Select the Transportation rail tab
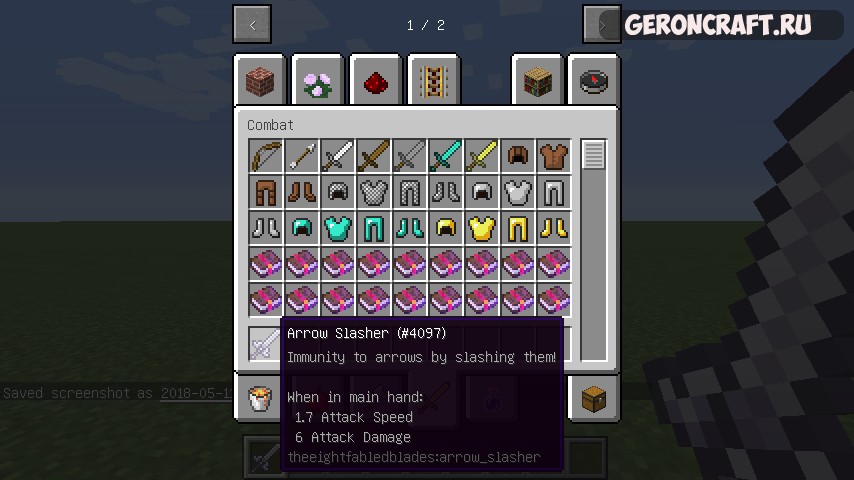Image resolution: width=854 pixels, height=480 pixels. pos(434,81)
